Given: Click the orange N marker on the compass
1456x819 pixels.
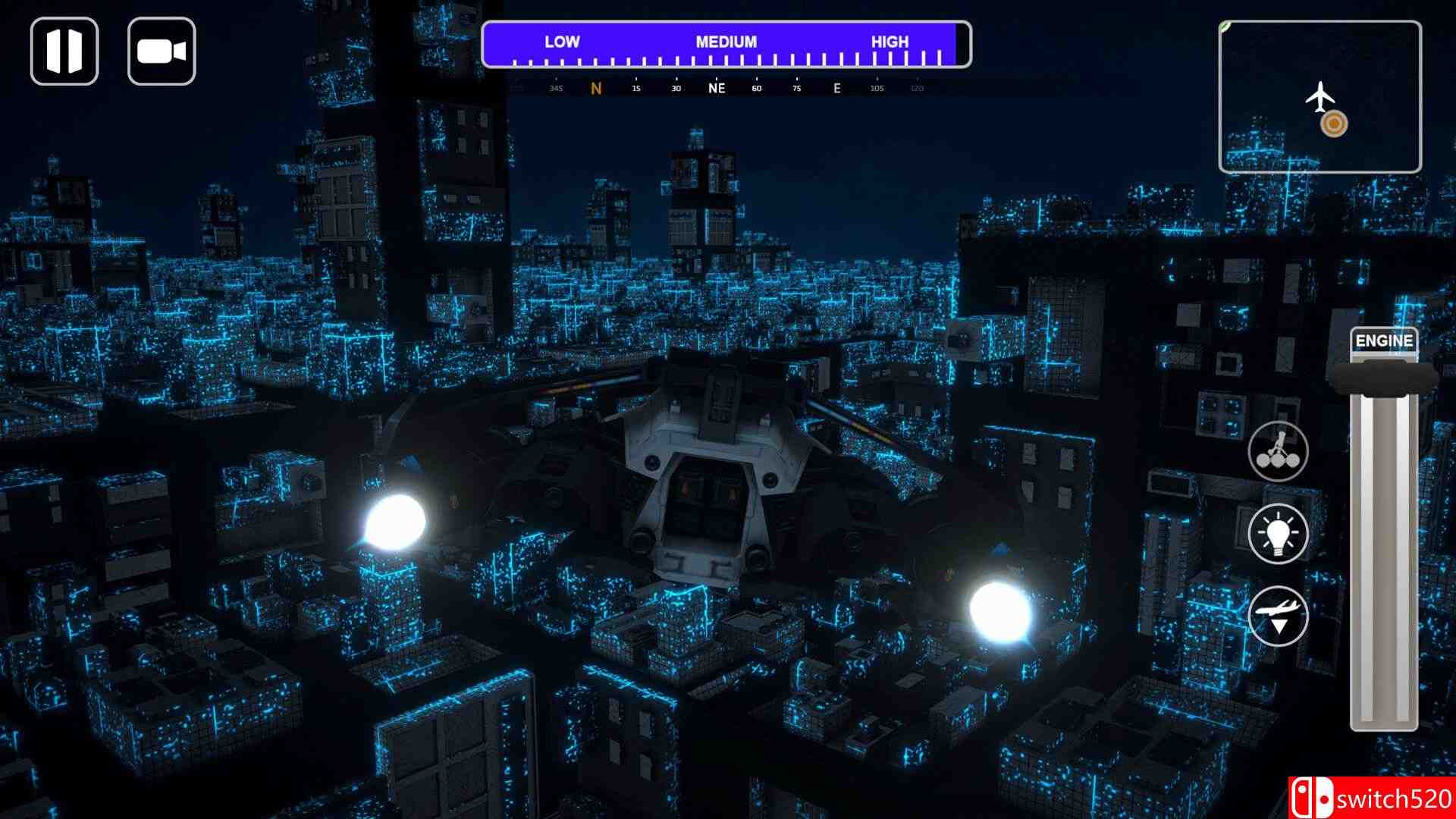Looking at the screenshot, I should coord(596,88).
